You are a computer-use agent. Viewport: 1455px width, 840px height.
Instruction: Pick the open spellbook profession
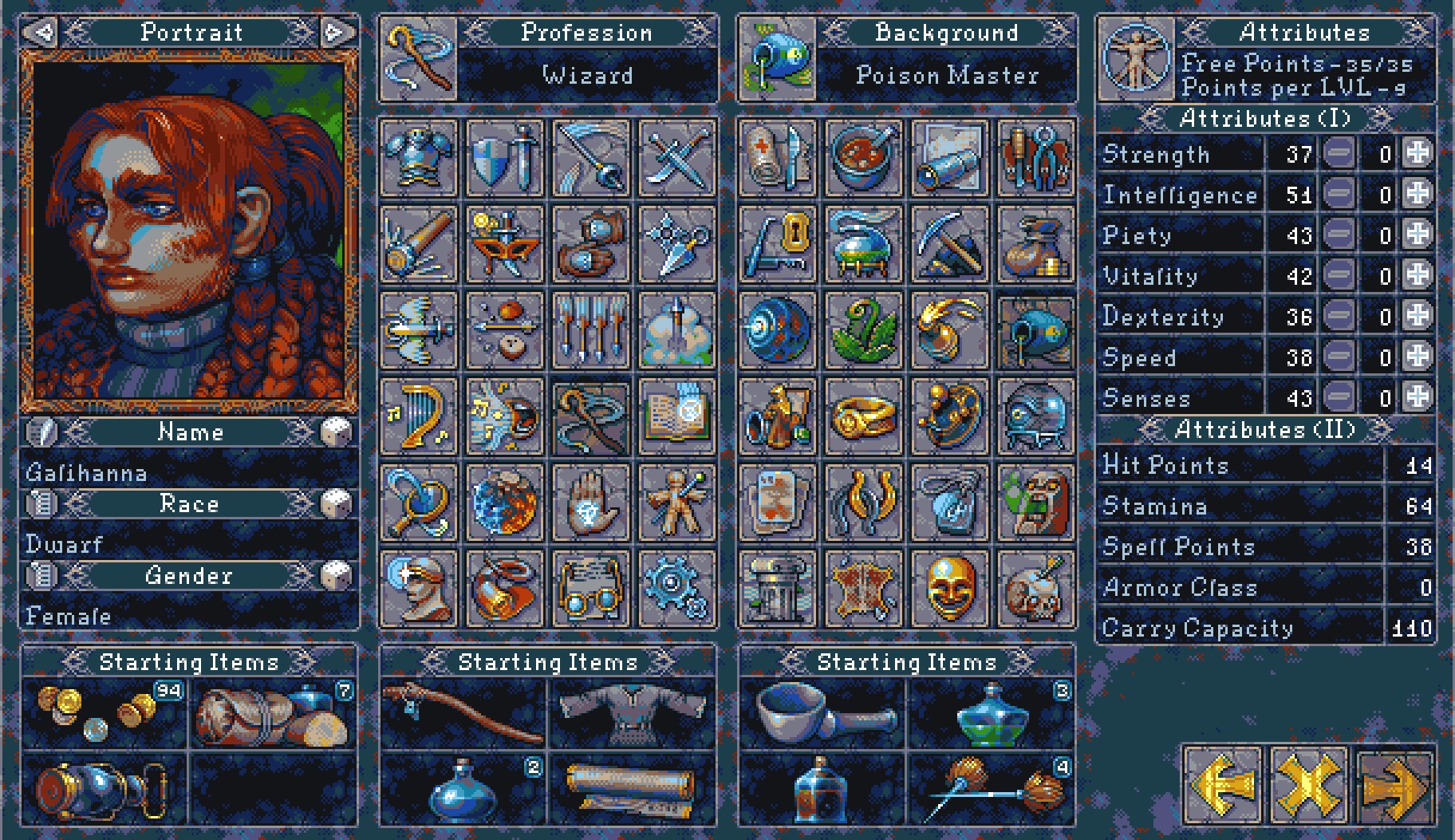[676, 416]
